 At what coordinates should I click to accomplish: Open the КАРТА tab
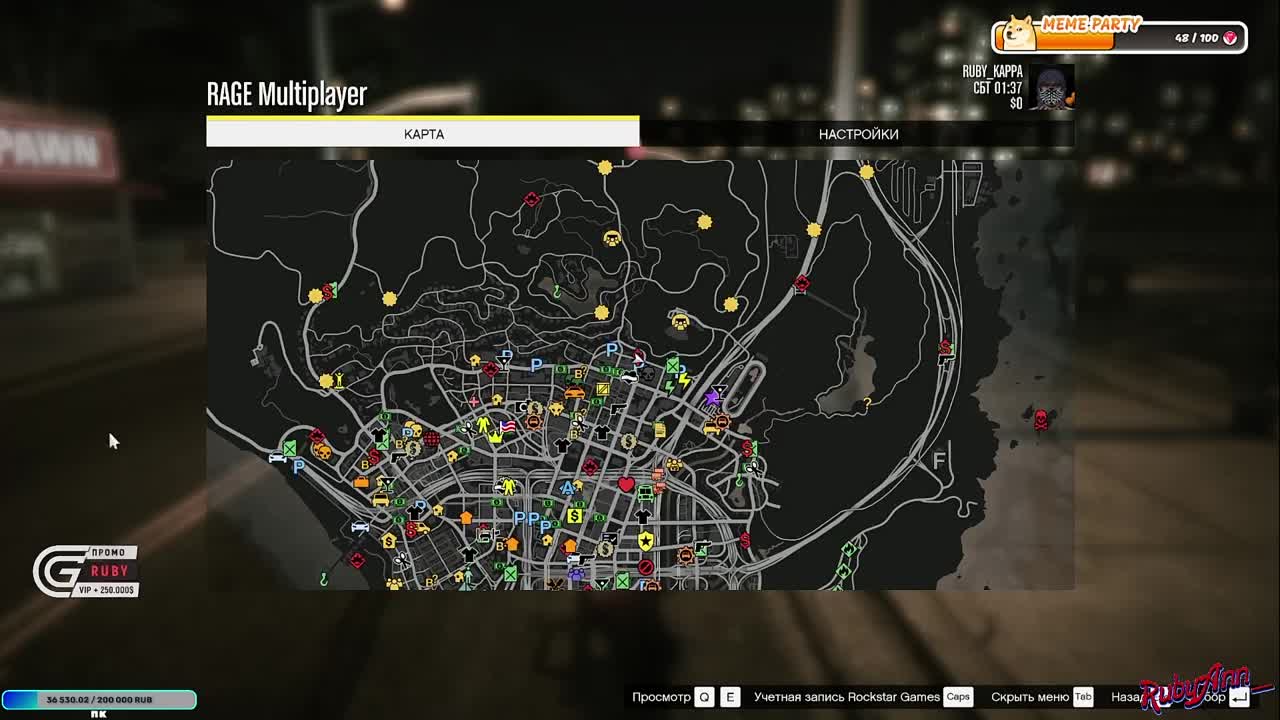coord(422,133)
